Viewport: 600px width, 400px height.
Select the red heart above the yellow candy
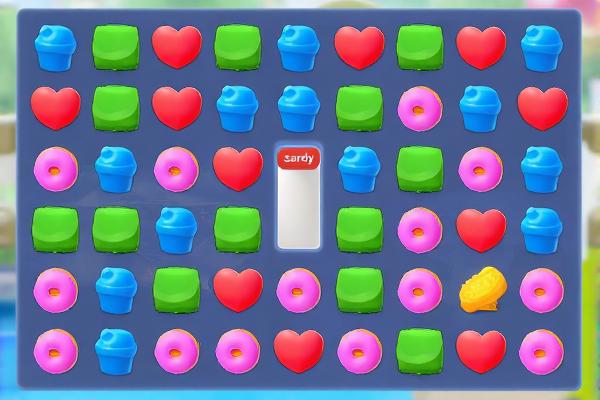(x=480, y=229)
